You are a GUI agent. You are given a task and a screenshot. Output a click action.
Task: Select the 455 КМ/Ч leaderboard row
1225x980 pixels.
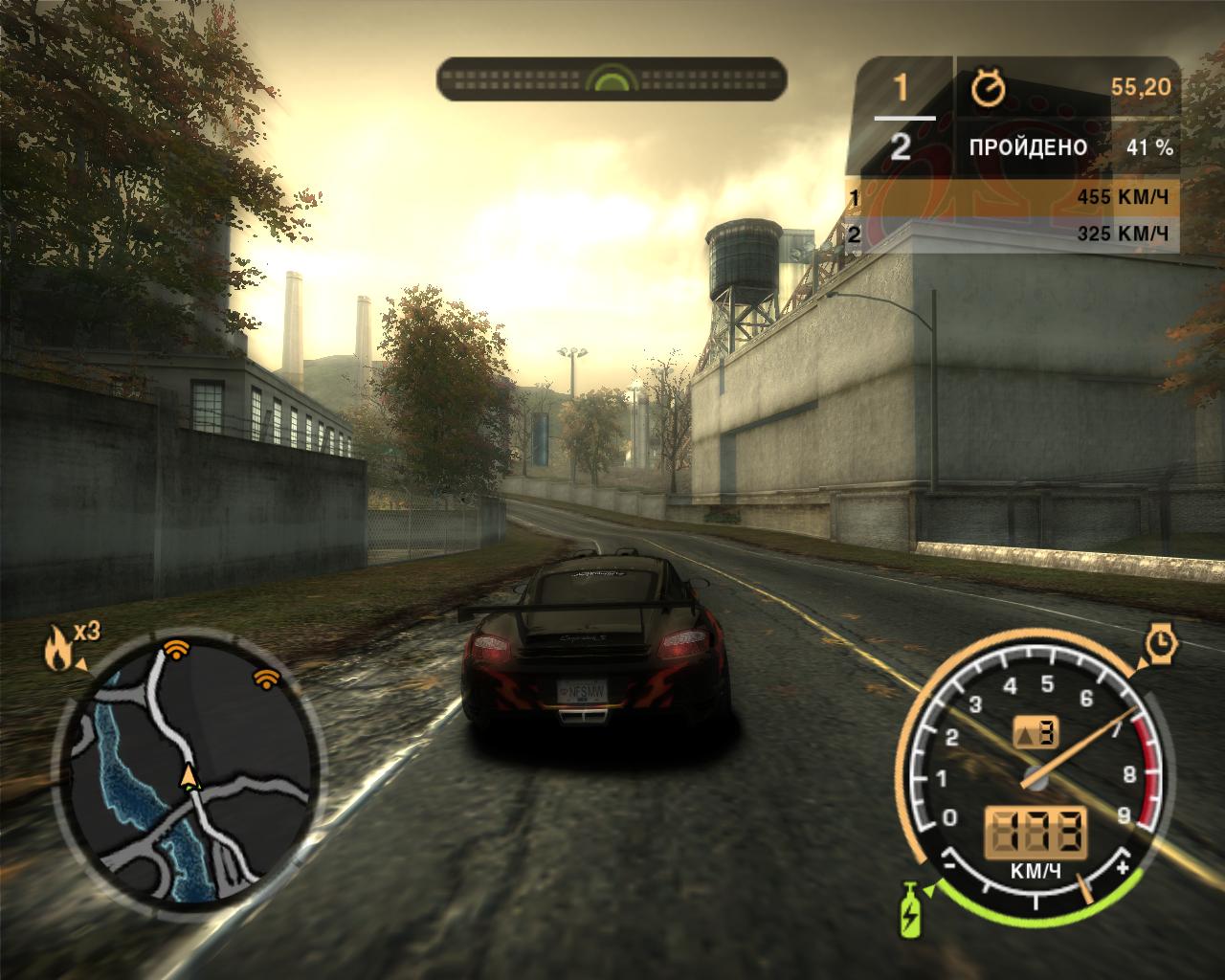tap(1013, 198)
